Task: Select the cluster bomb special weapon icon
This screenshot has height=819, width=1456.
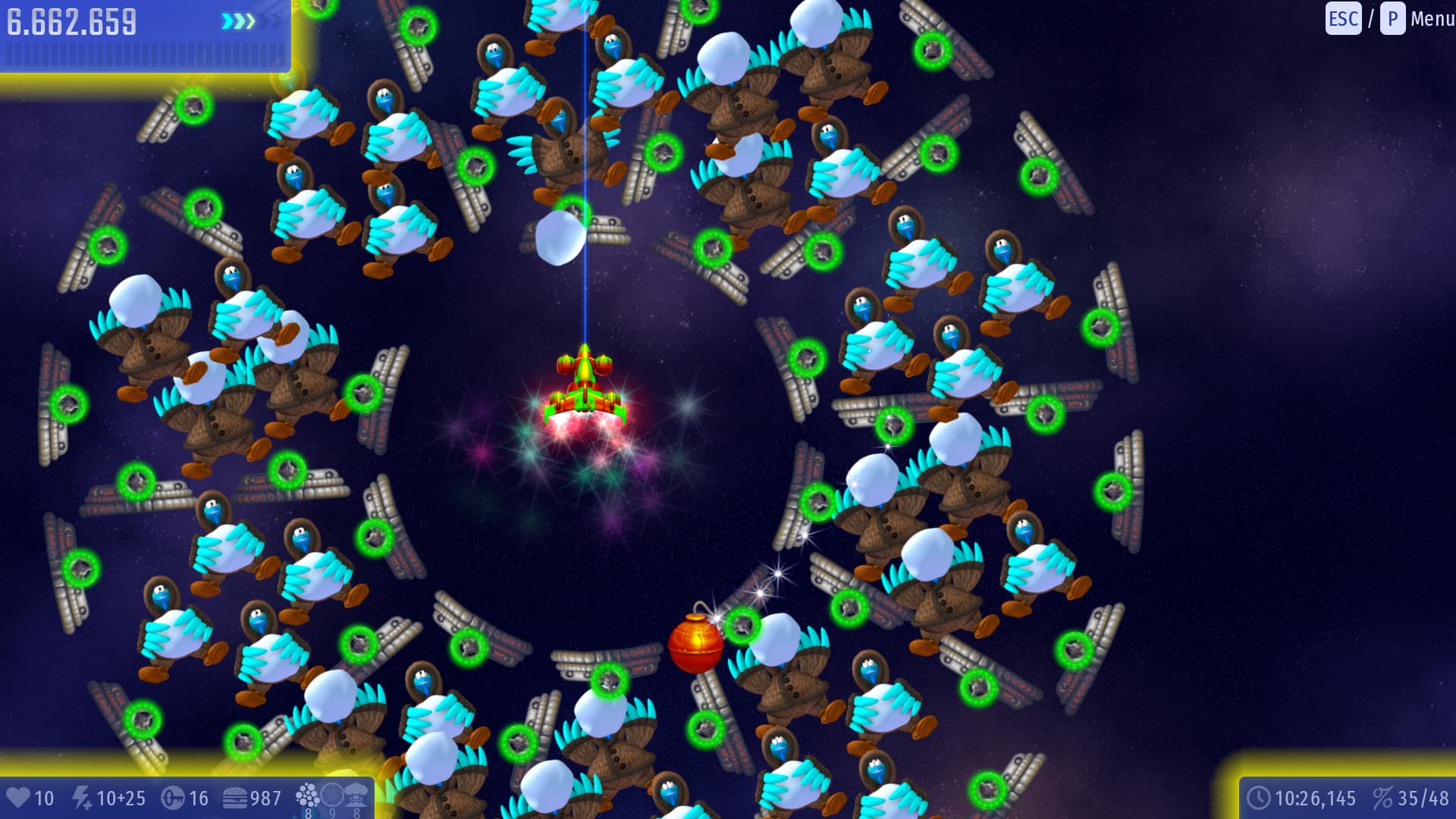Action: click(307, 796)
